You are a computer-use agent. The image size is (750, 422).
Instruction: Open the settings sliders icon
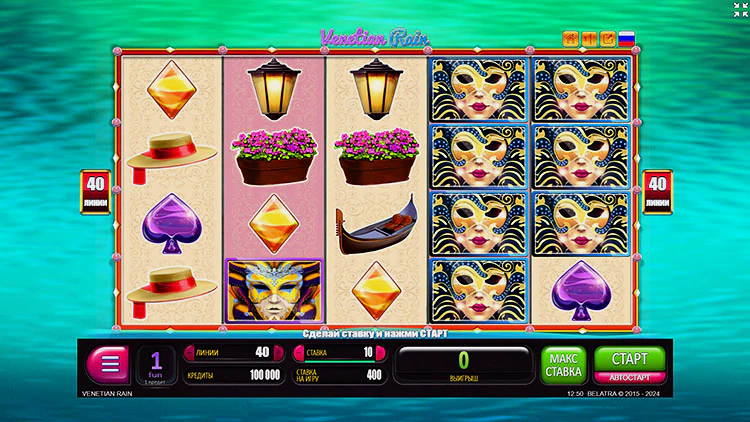[x=589, y=39]
